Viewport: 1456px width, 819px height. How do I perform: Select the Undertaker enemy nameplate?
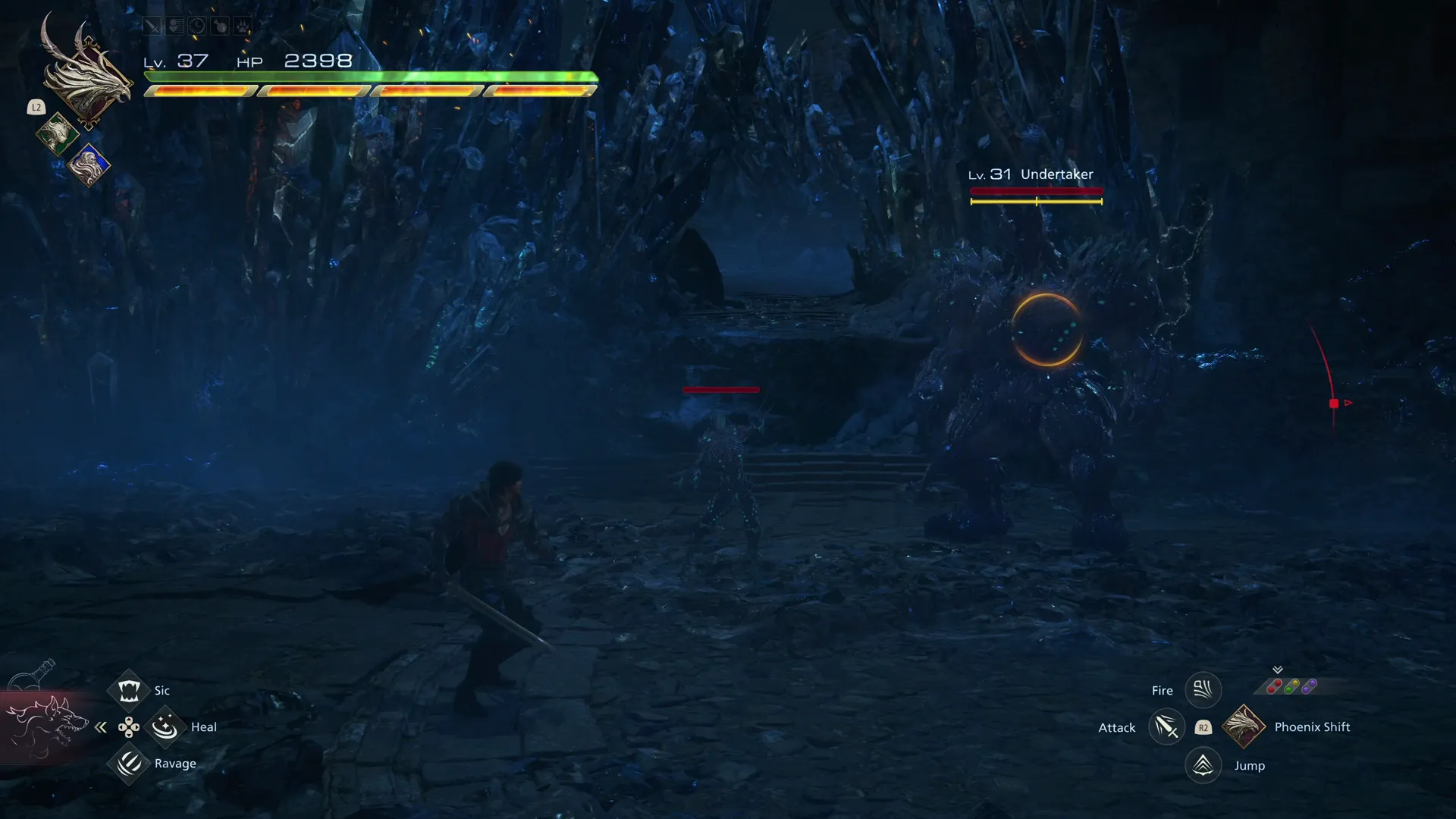(1059, 174)
